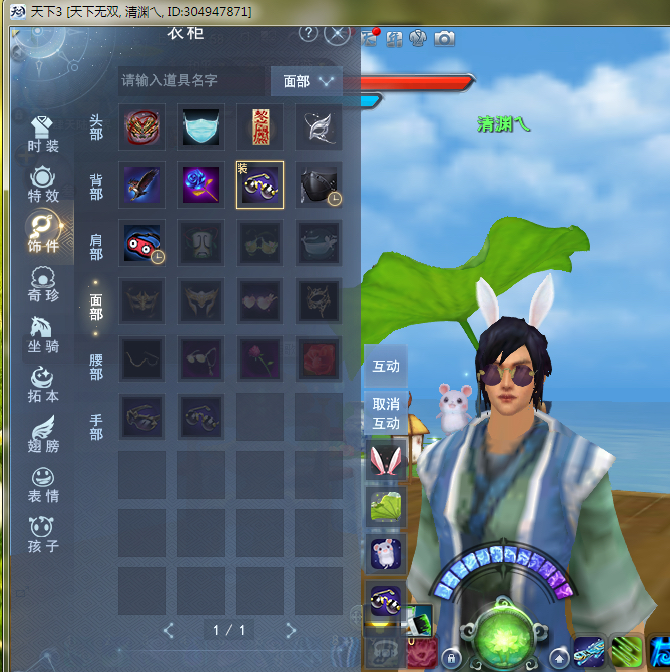Open the 奇珍 rarities tab
The image size is (670, 672).
click(x=43, y=283)
